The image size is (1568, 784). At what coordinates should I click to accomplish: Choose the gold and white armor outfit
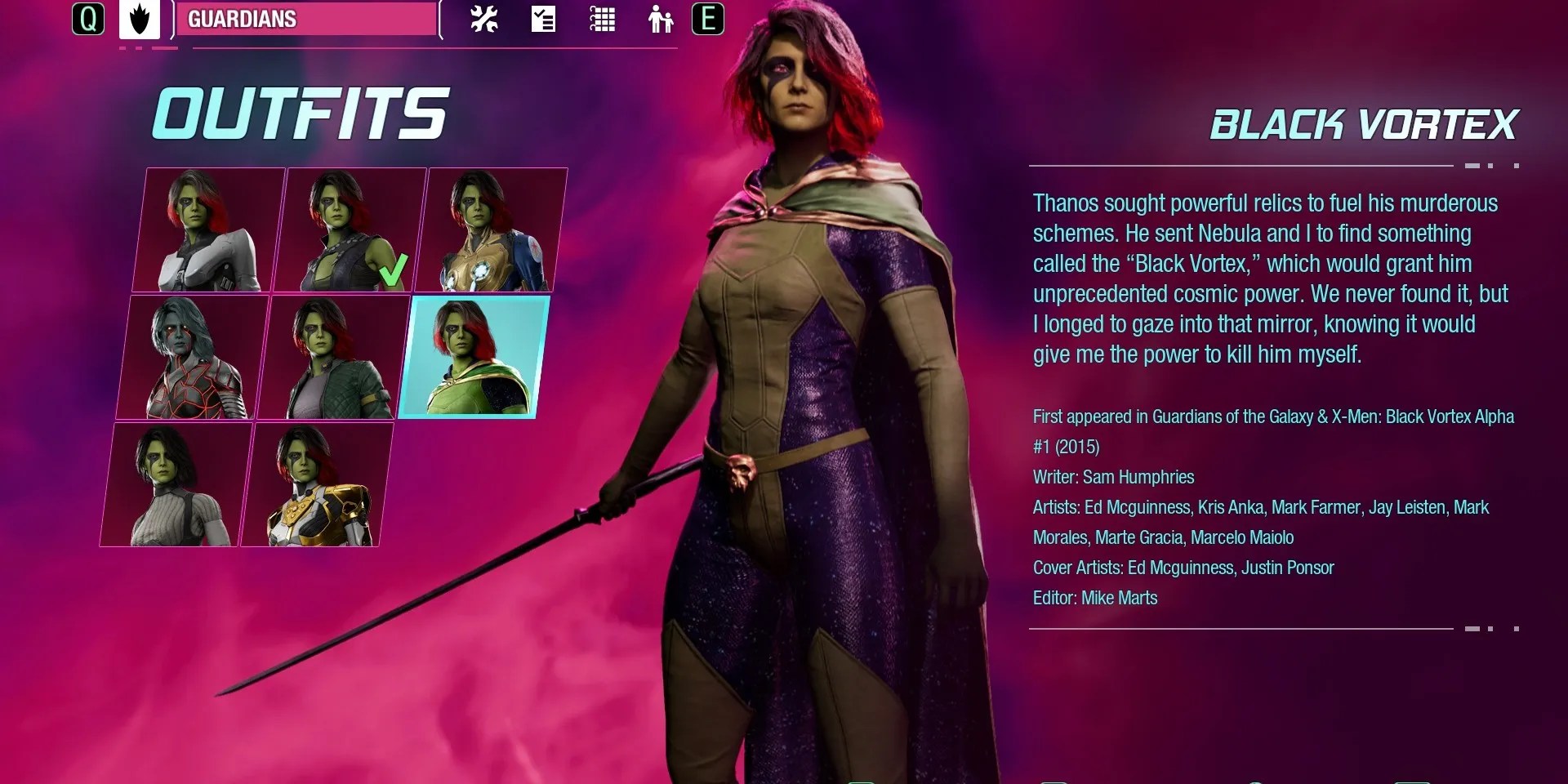(x=318, y=485)
